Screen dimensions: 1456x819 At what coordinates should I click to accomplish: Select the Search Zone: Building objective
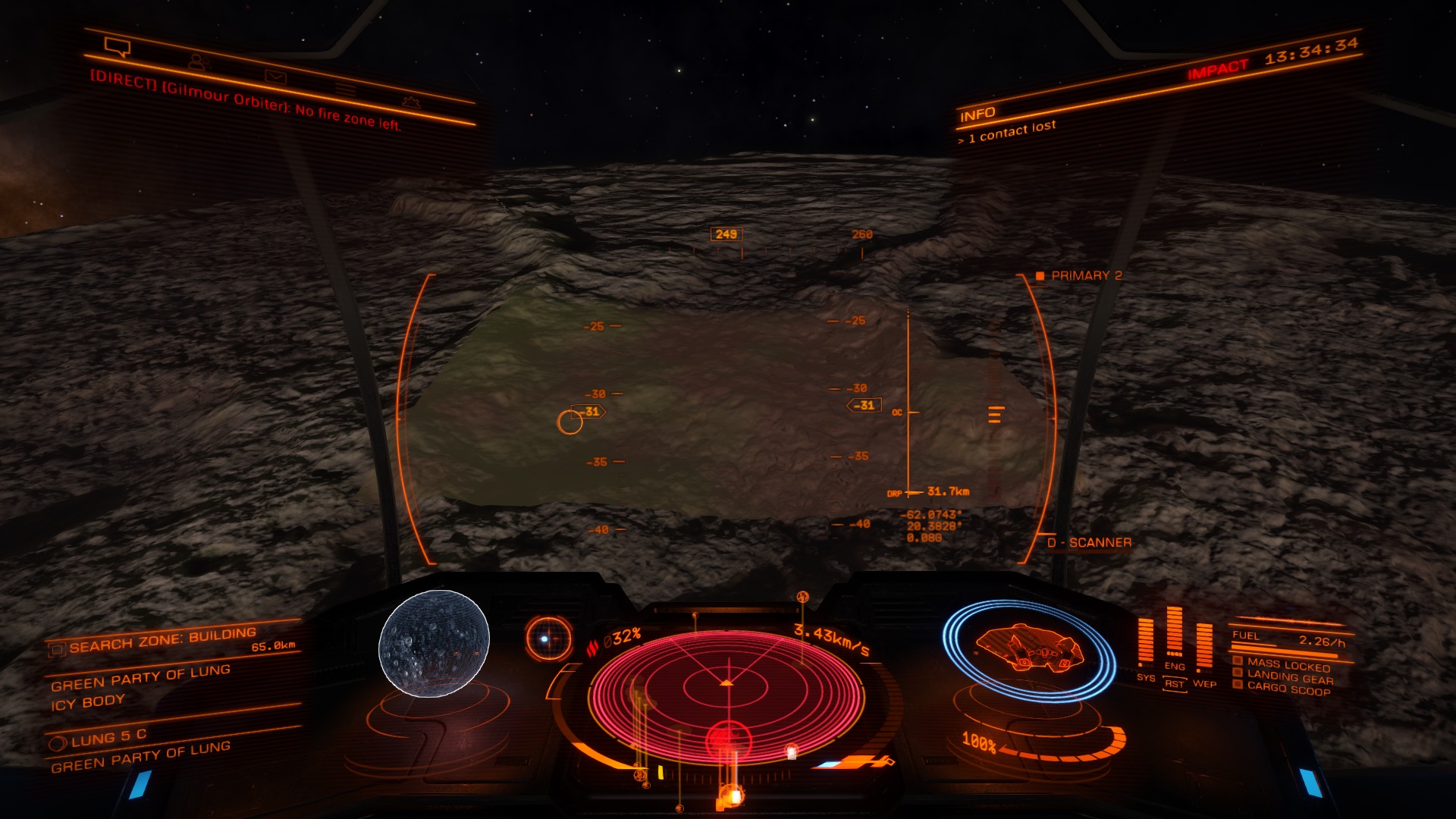click(x=162, y=641)
